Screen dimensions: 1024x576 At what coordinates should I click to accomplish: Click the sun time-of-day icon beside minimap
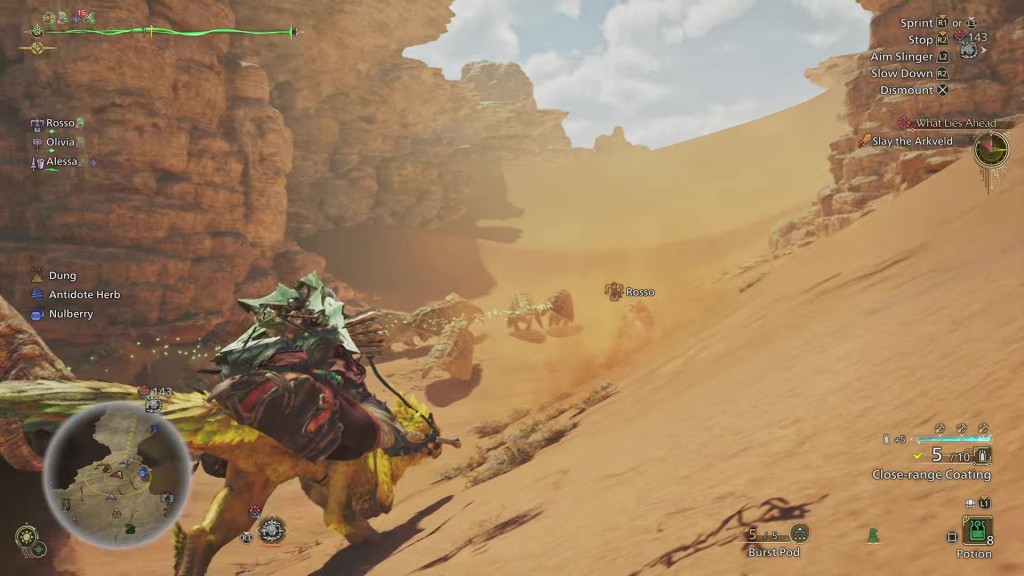click(23, 534)
